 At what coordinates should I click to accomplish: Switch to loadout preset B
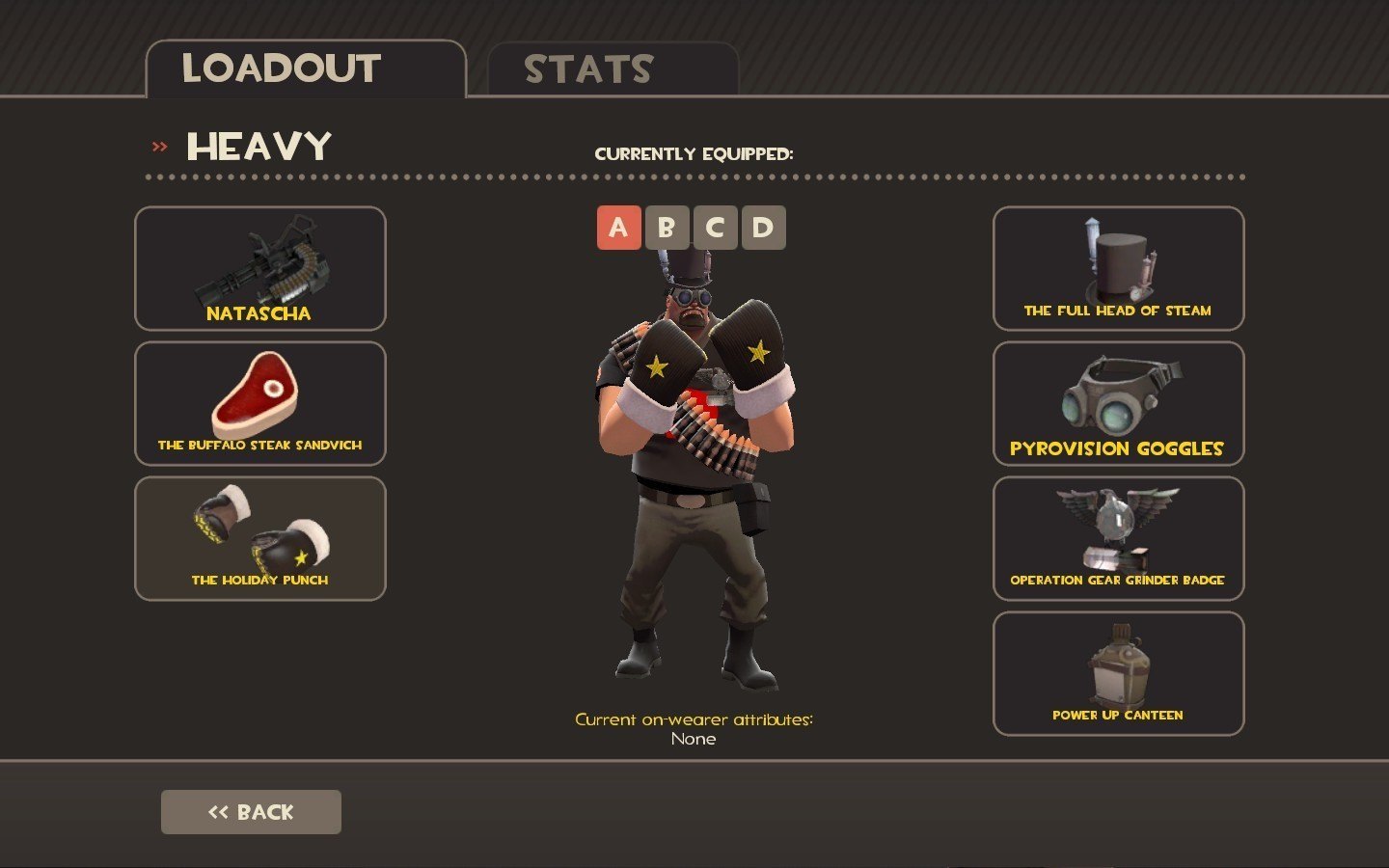point(667,228)
